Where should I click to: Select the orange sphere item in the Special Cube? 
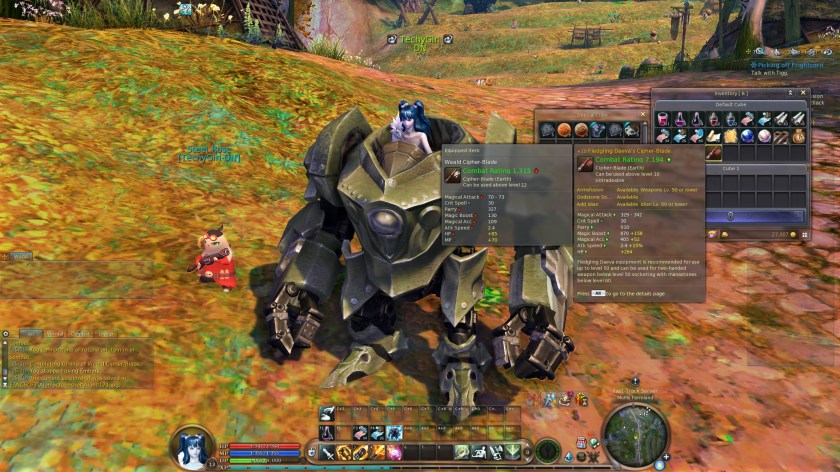click(x=564, y=130)
